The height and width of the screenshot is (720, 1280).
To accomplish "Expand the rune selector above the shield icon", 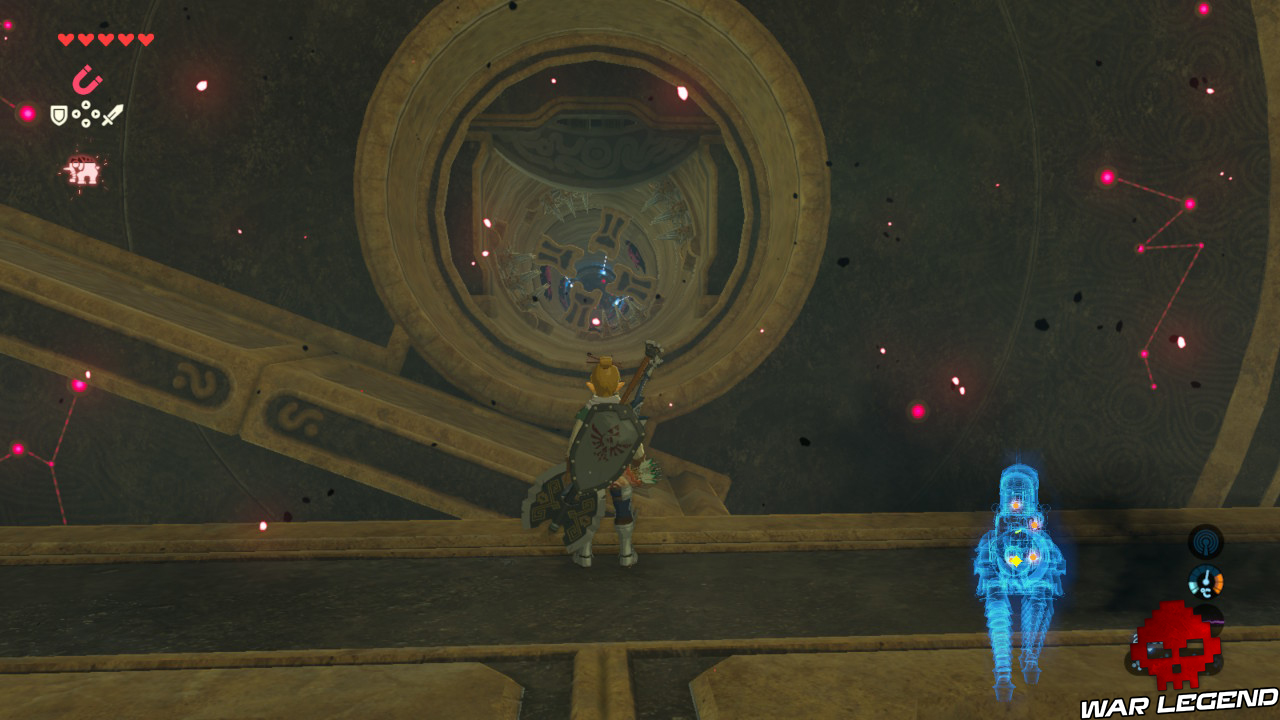I will [x=87, y=79].
